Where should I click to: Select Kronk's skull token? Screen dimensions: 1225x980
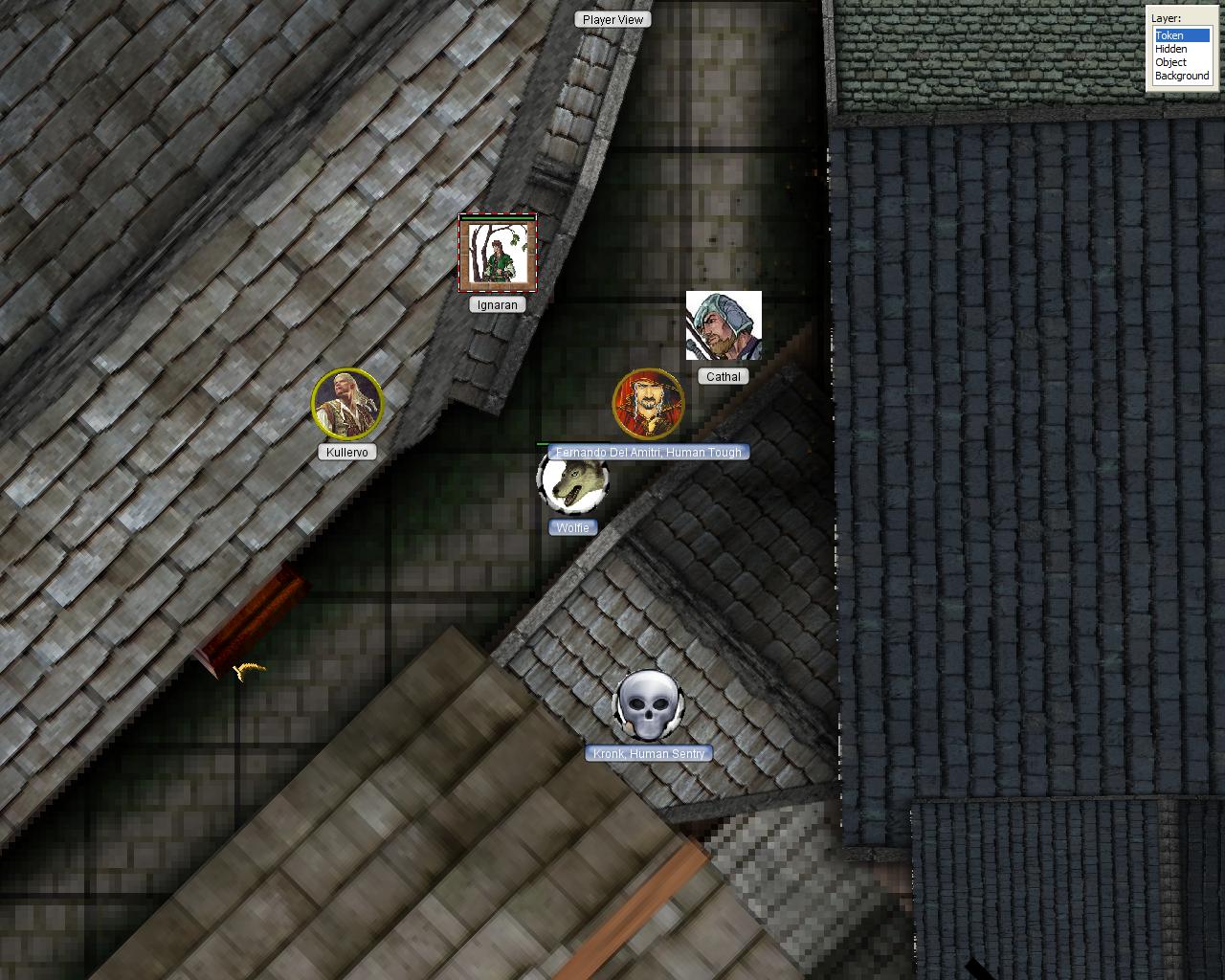tap(648, 706)
